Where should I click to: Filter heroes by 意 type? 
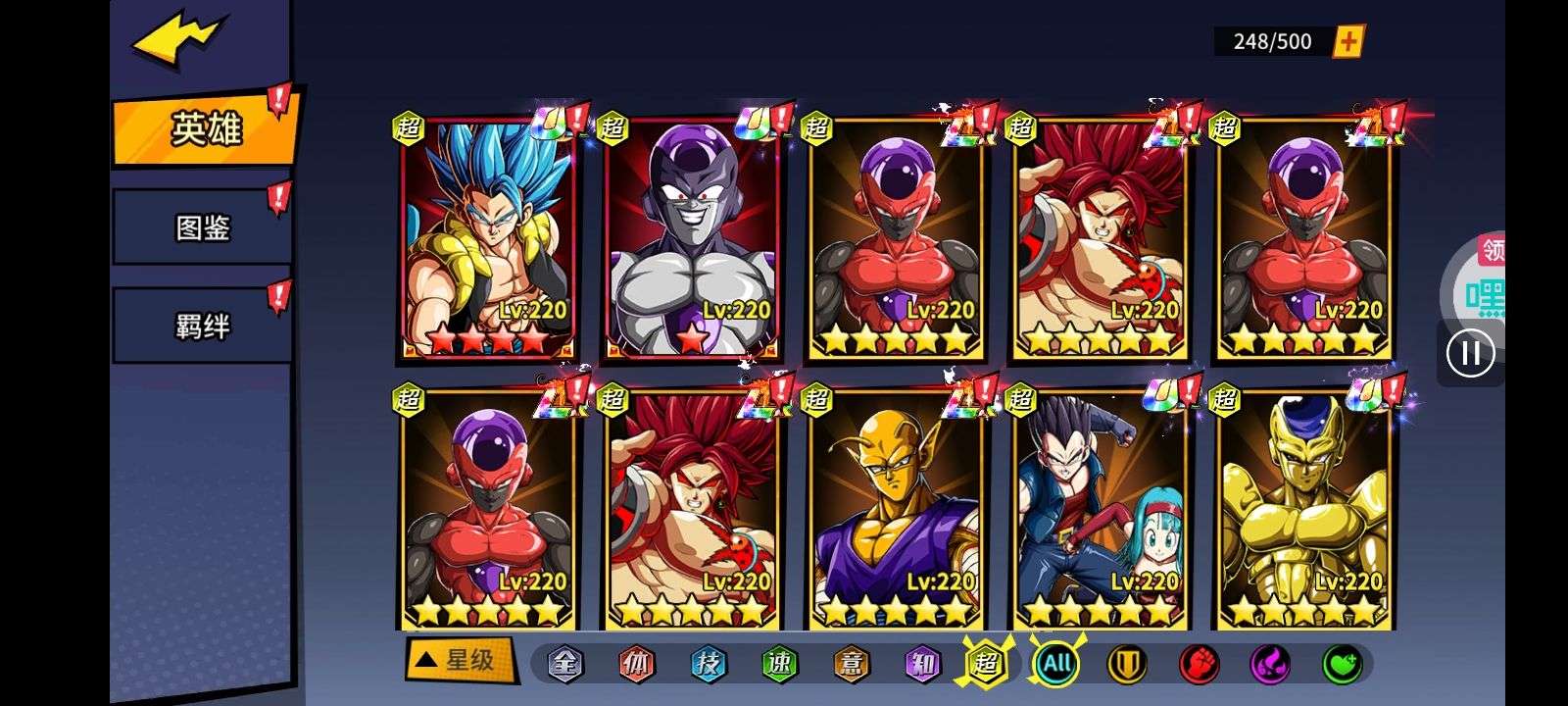(851, 665)
